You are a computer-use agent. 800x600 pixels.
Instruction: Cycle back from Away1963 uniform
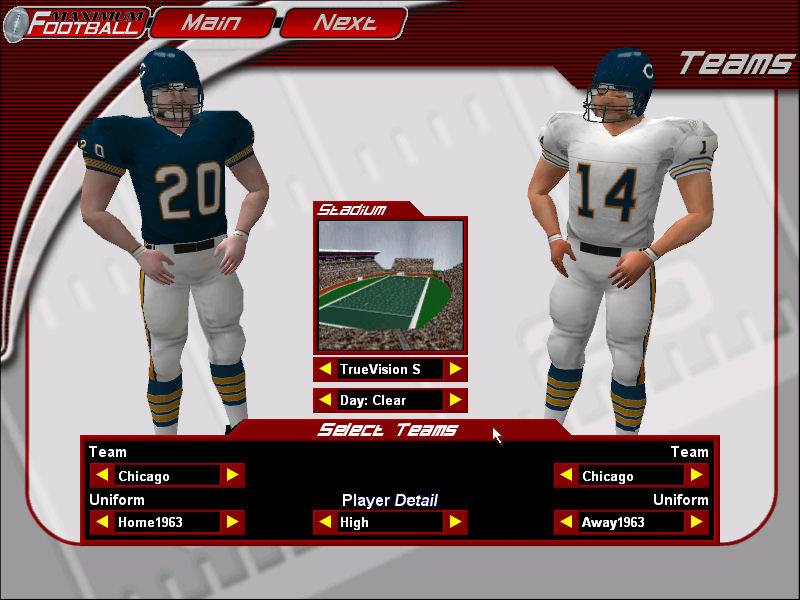tap(566, 522)
